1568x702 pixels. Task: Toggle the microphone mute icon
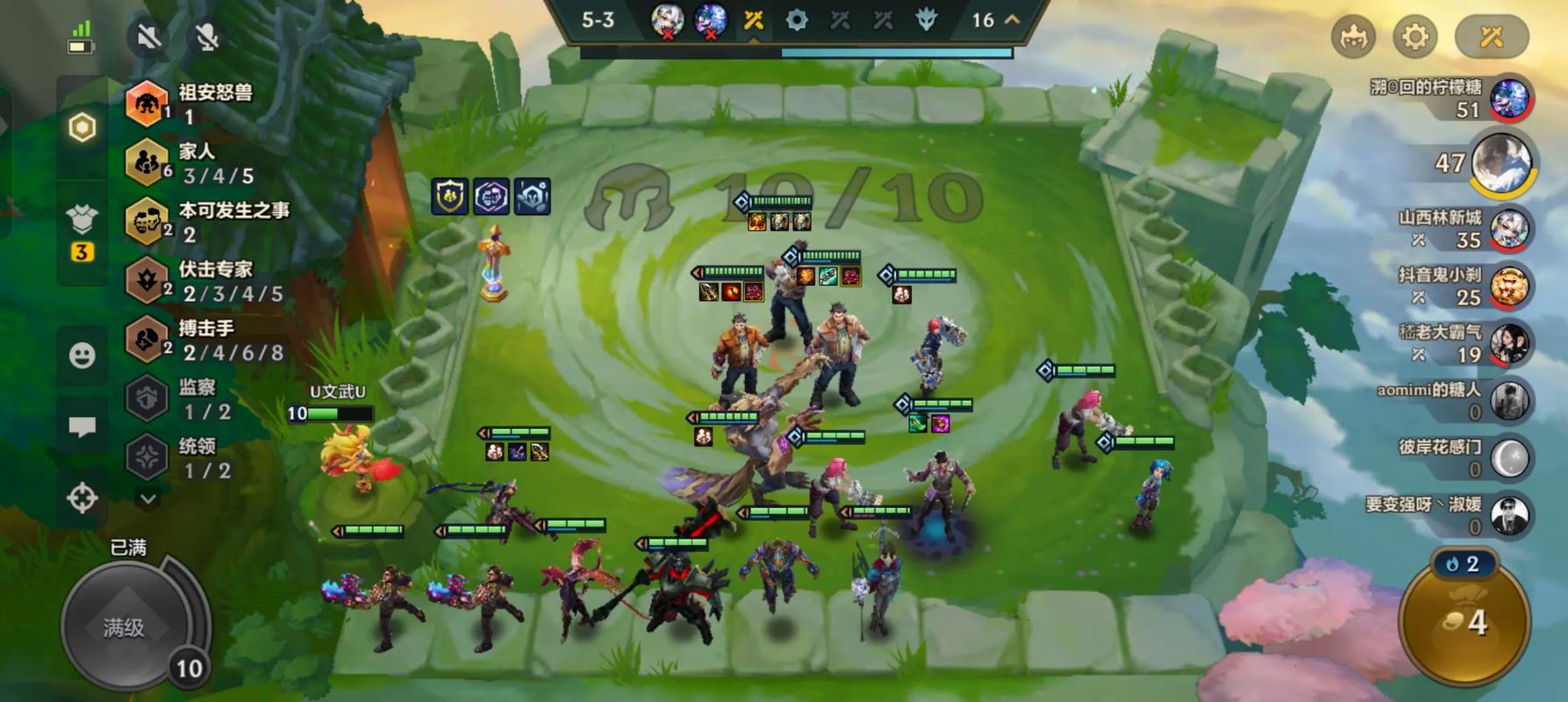click(206, 37)
